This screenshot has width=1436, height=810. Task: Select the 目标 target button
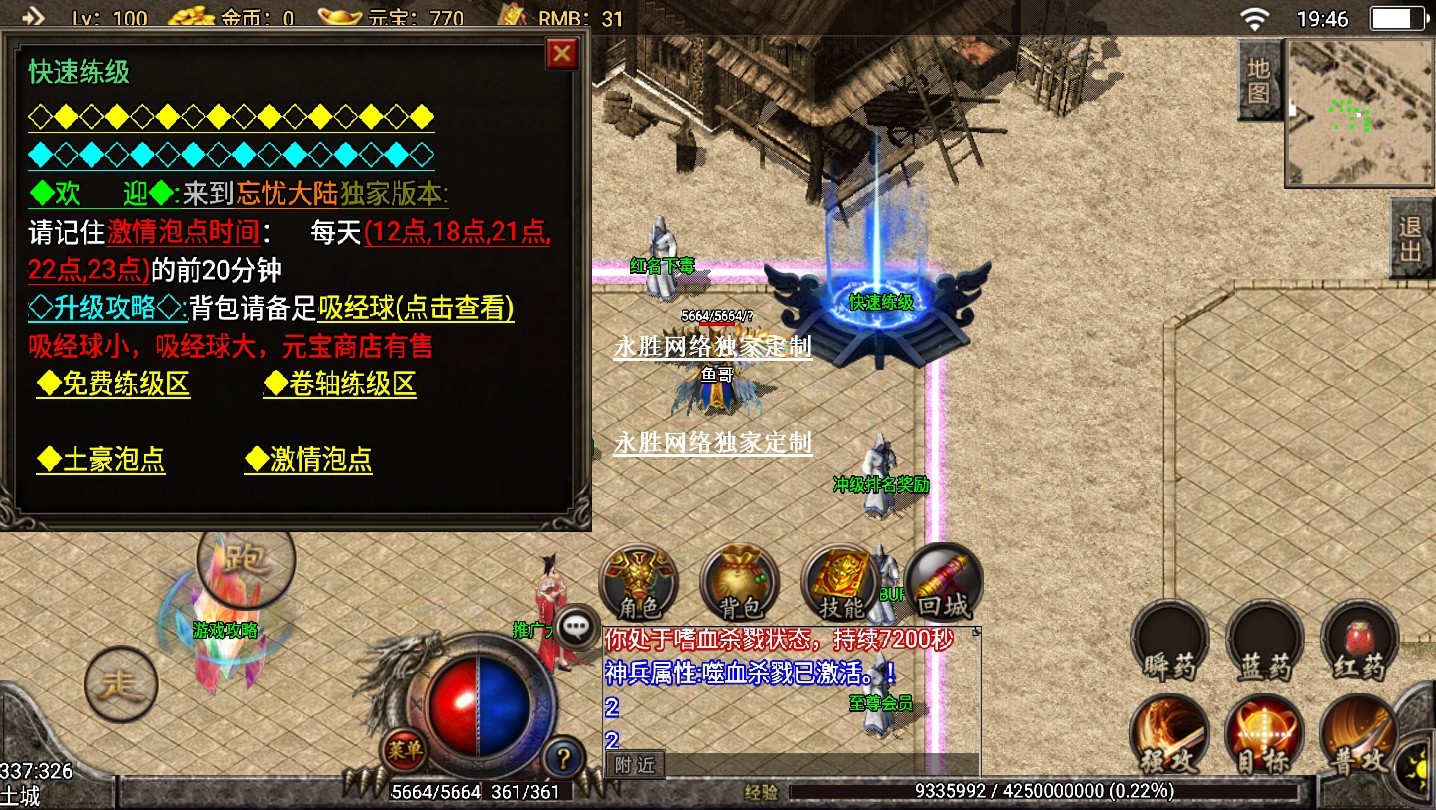(x=1265, y=735)
